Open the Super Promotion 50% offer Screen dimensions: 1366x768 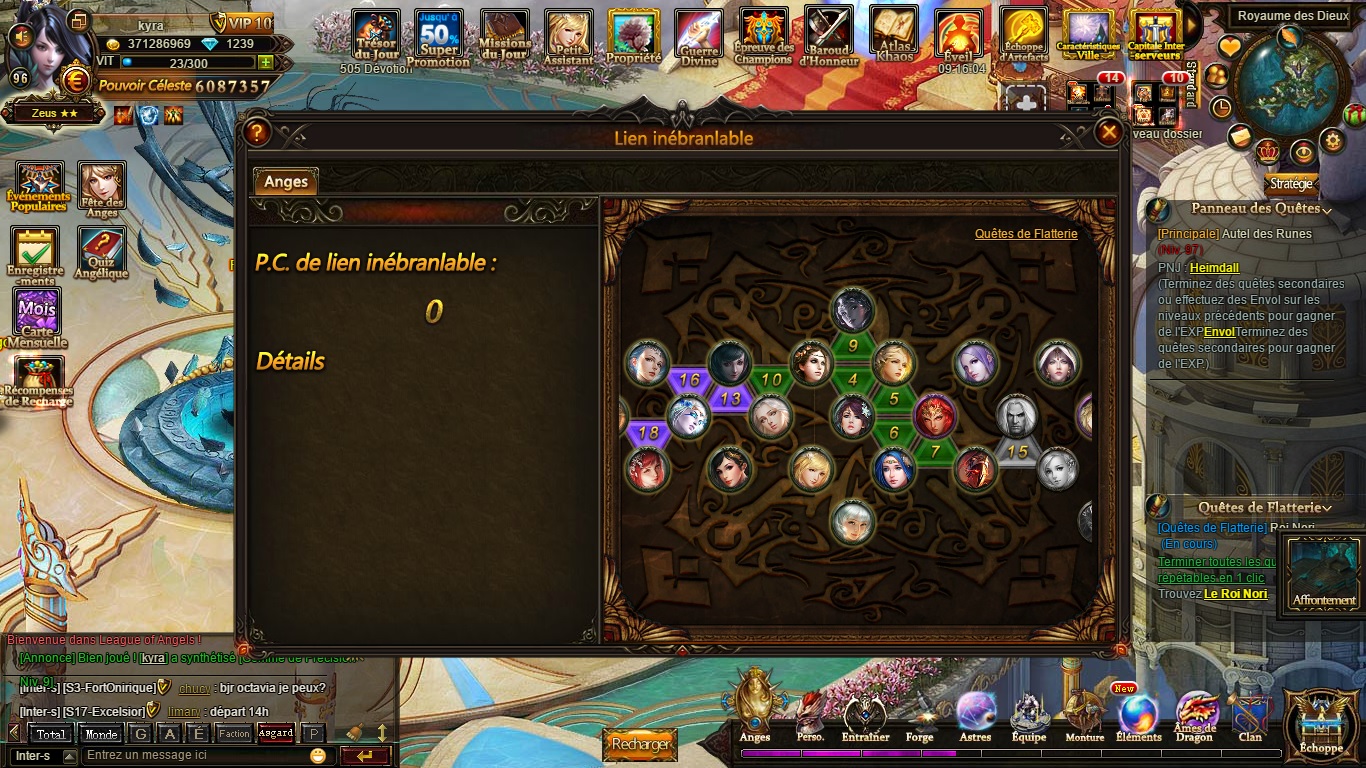tap(438, 37)
